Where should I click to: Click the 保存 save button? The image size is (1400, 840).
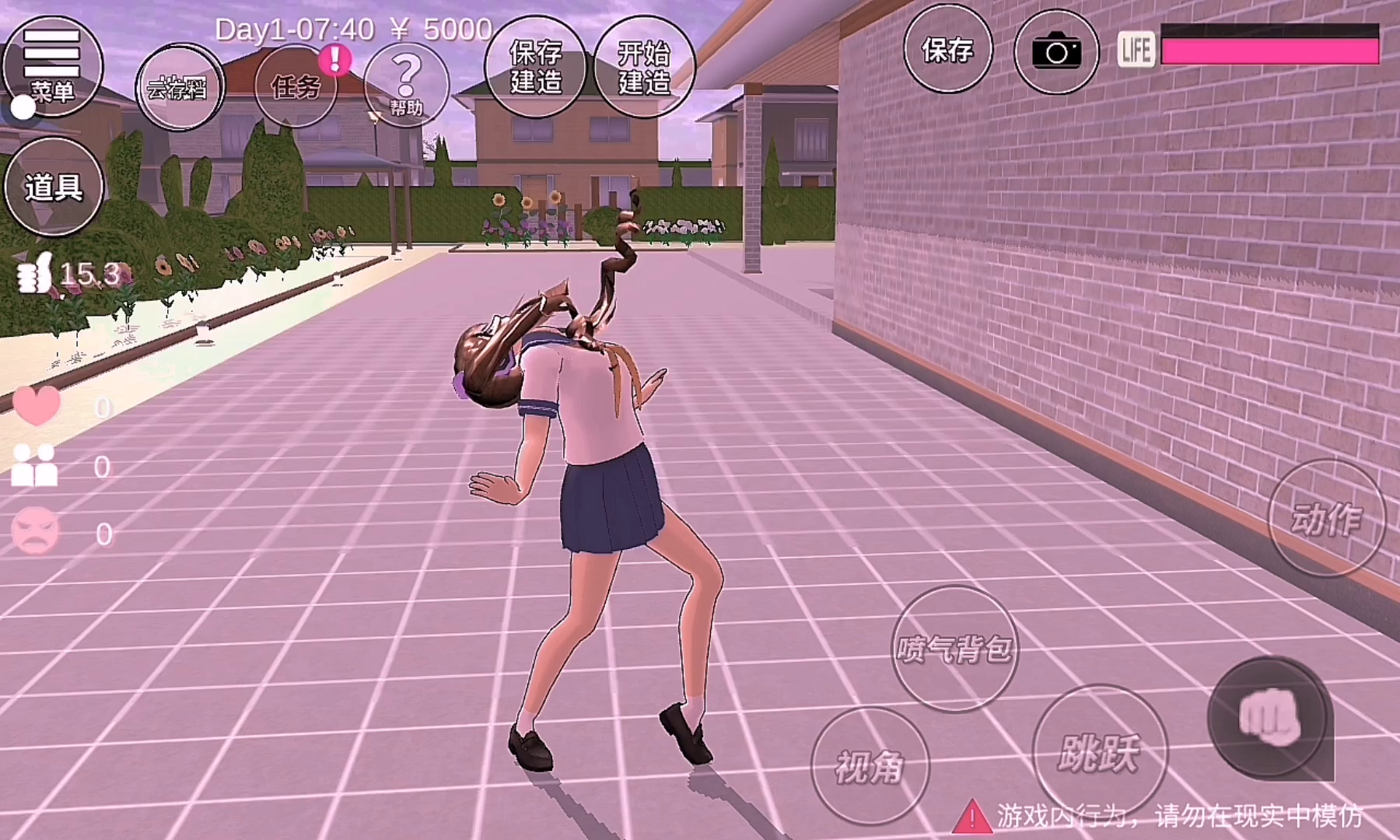tap(947, 51)
